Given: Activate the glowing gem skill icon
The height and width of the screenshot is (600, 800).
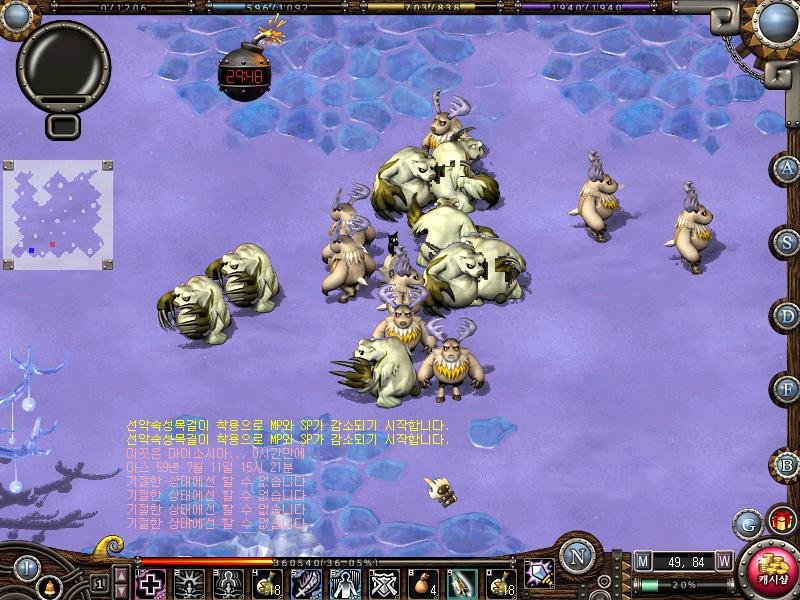Looking at the screenshot, I should (x=540, y=573).
